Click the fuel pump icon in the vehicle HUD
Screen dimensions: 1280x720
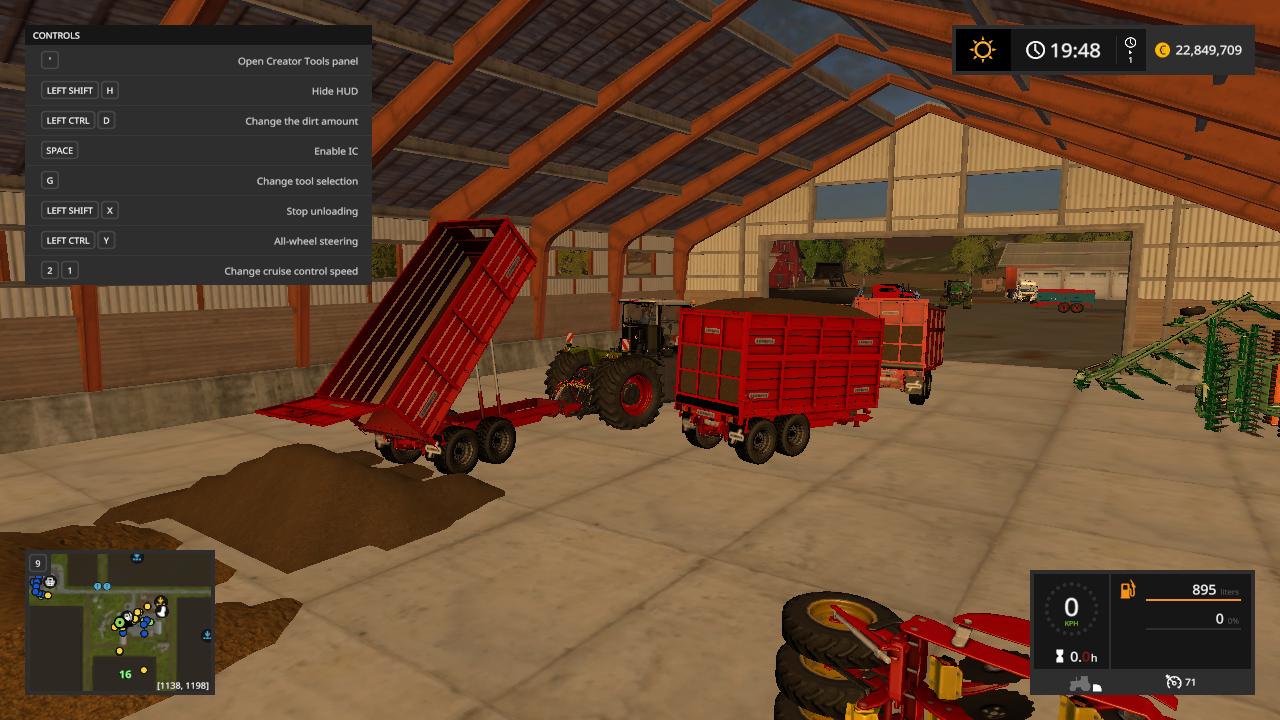1126,590
